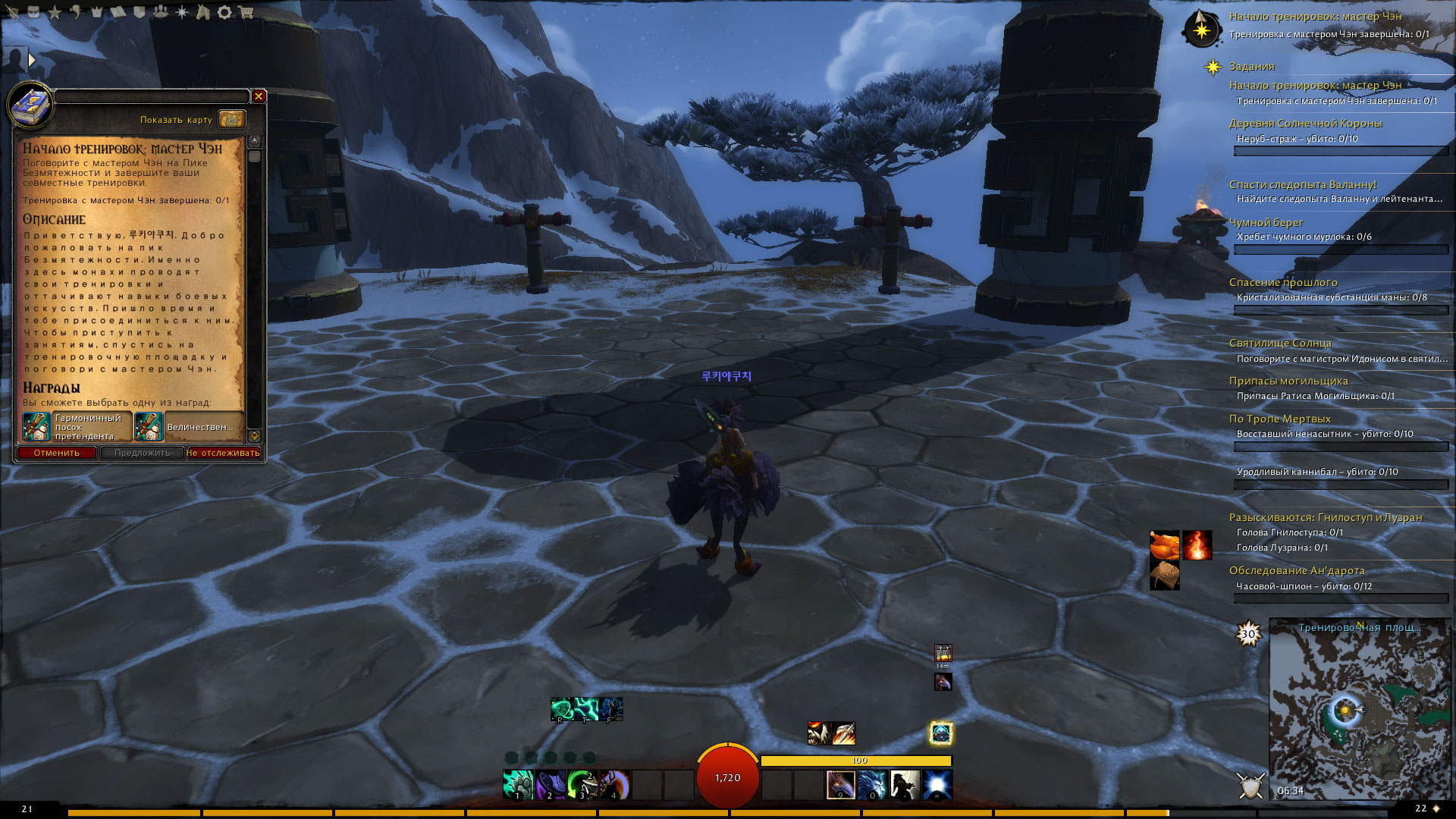Viewport: 1456px width, 819px height.
Task: Open the shield guild icon
Action: click(x=140, y=12)
